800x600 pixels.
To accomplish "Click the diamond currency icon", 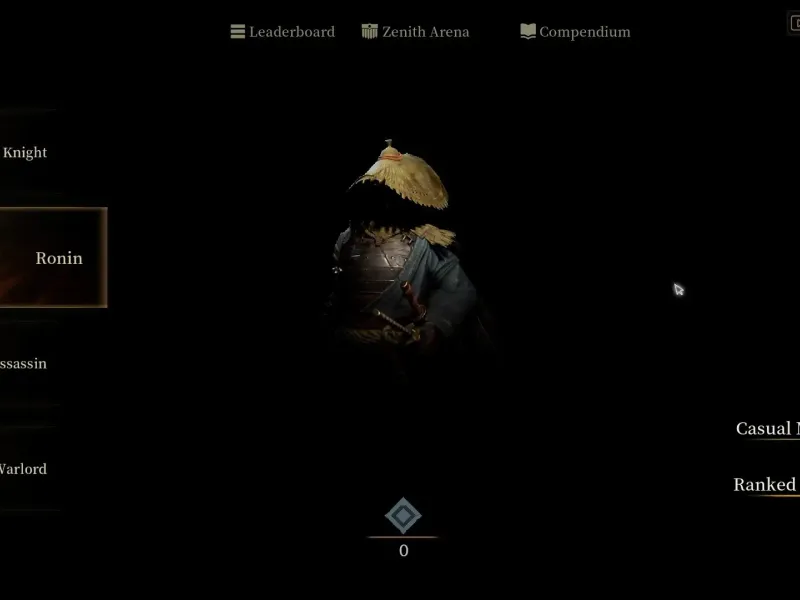I will [403, 516].
